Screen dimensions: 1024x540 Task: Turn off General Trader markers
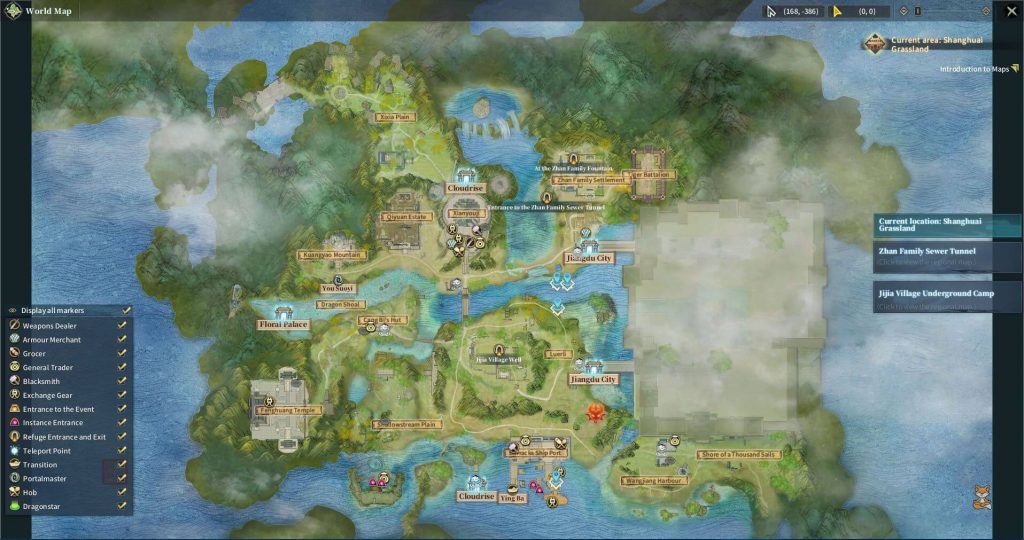coord(121,367)
